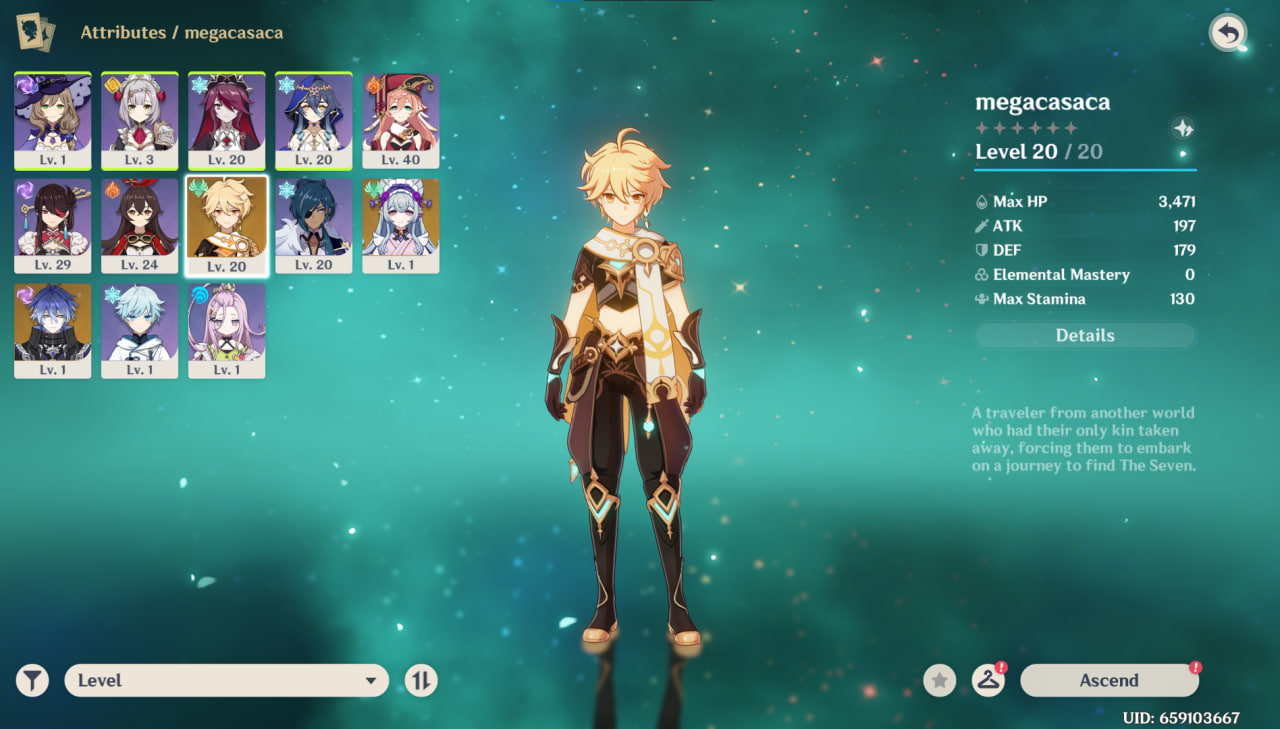Click the Ascend button
The width and height of the screenshot is (1280, 729).
[1109, 680]
